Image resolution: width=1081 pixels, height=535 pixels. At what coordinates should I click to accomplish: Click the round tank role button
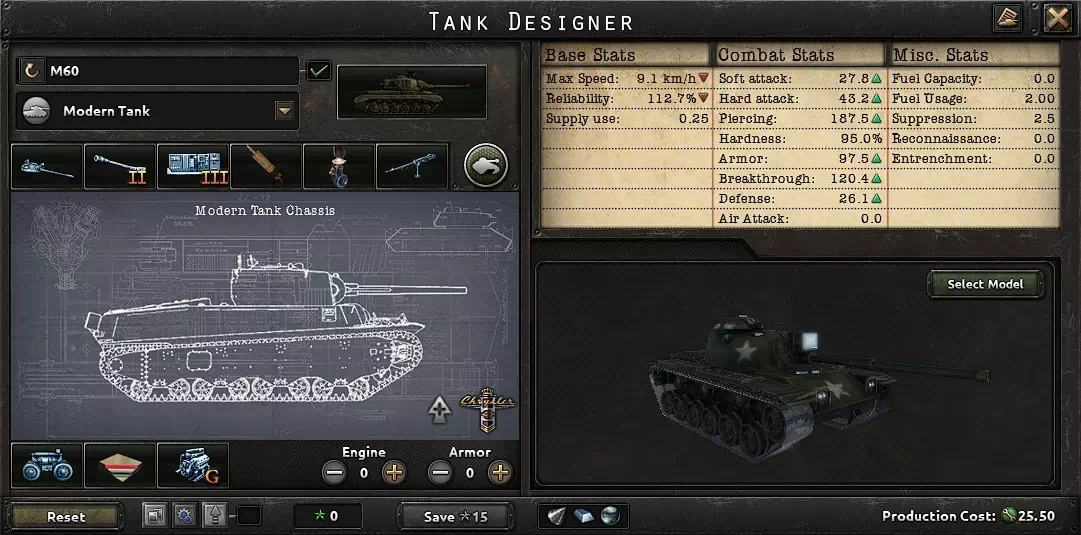(485, 166)
